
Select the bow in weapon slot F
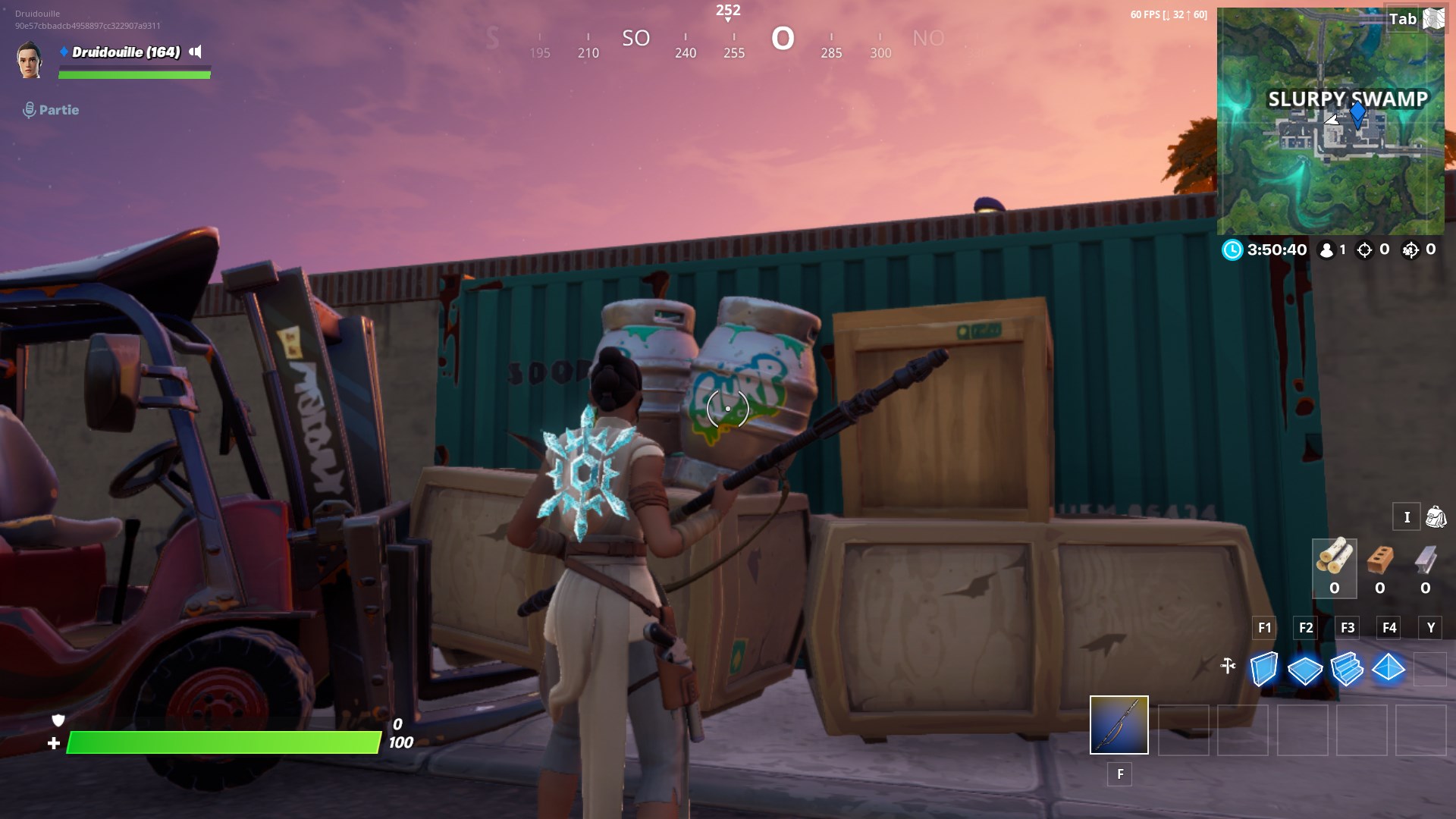click(1119, 726)
